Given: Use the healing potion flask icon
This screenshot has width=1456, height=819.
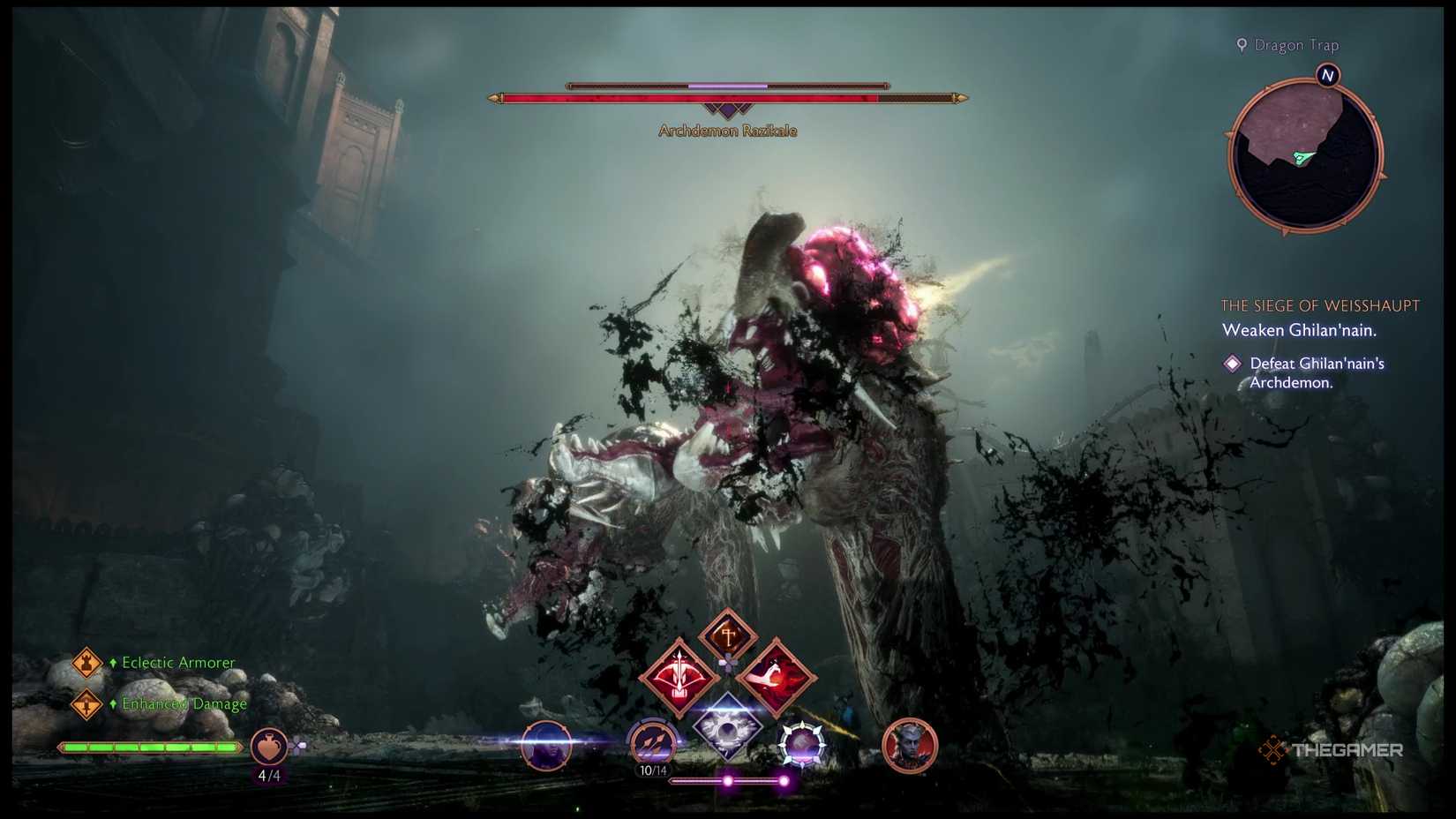Looking at the screenshot, I should [x=267, y=746].
